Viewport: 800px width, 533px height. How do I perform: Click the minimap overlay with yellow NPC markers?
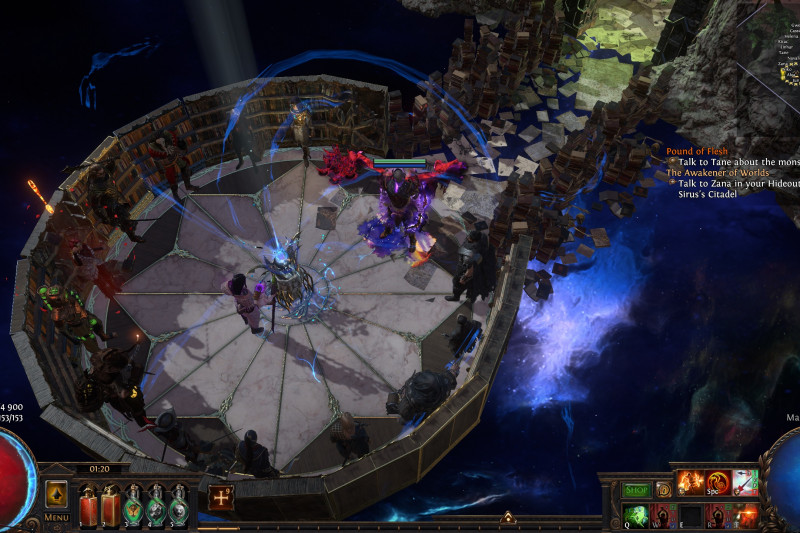tap(788, 62)
